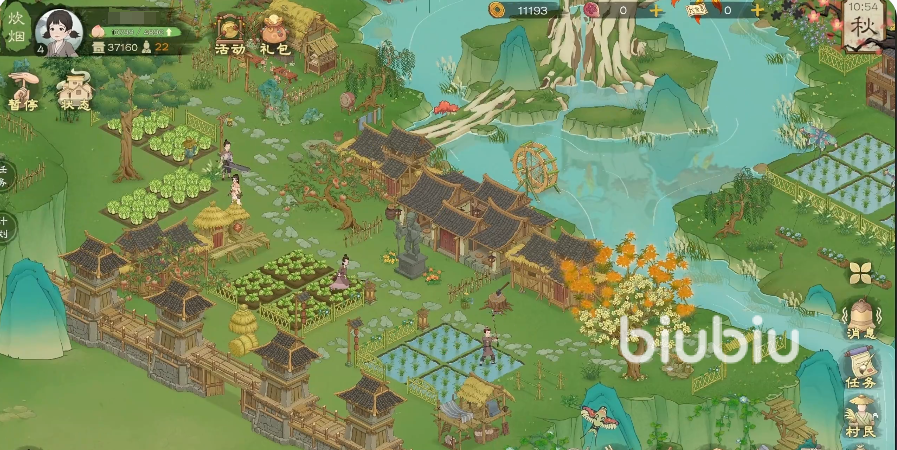
Task: Open the player portrait profile
Action: (x=58, y=33)
